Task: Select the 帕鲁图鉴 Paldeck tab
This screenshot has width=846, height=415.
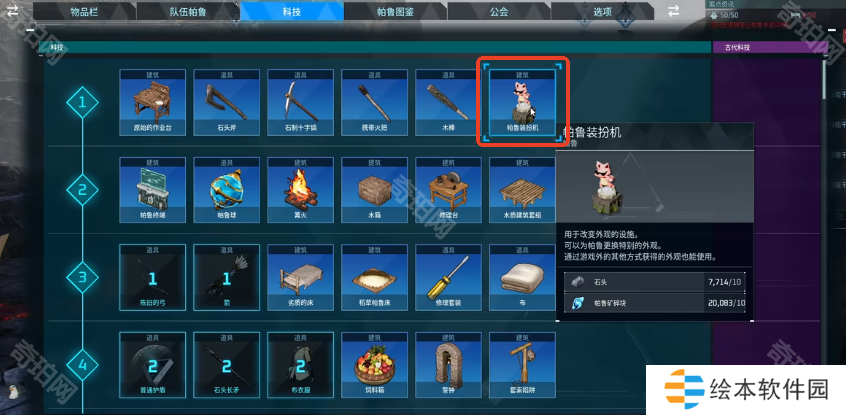Action: tap(396, 11)
